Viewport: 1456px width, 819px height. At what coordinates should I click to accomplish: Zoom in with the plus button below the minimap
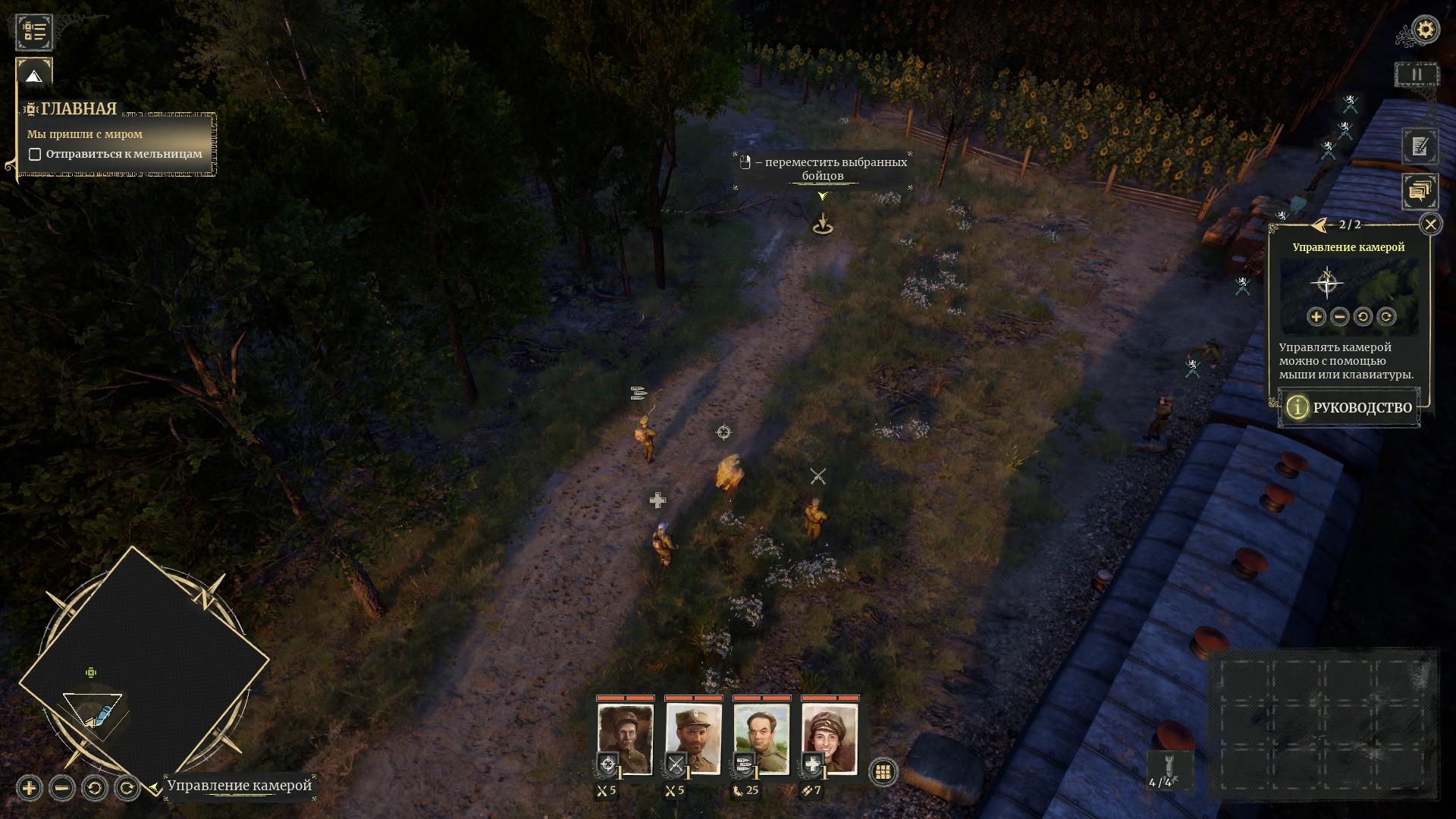pos(29,789)
